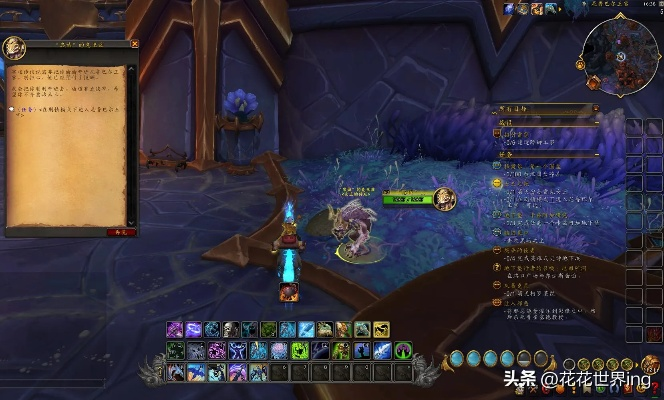Activate the first purple ability in top row

point(175,329)
